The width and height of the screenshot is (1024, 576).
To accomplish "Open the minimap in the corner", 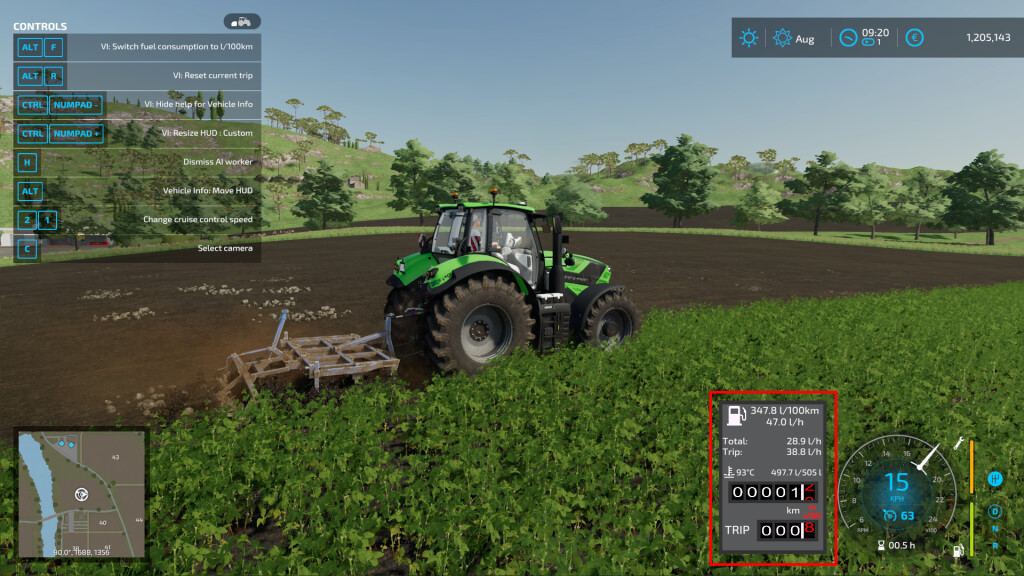I will (x=81, y=494).
